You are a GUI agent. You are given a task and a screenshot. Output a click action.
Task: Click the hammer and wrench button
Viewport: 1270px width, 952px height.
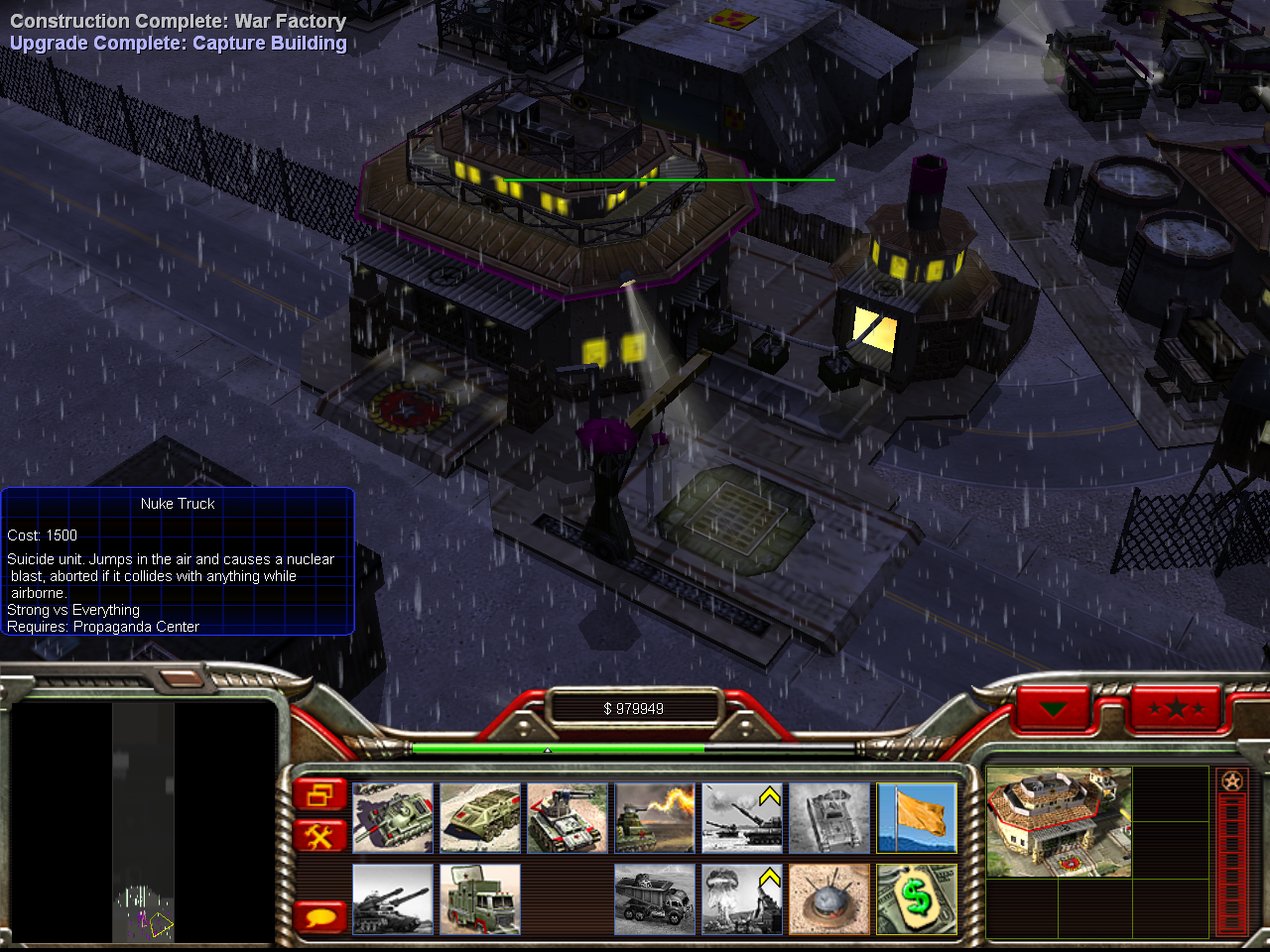pyautogui.click(x=319, y=836)
